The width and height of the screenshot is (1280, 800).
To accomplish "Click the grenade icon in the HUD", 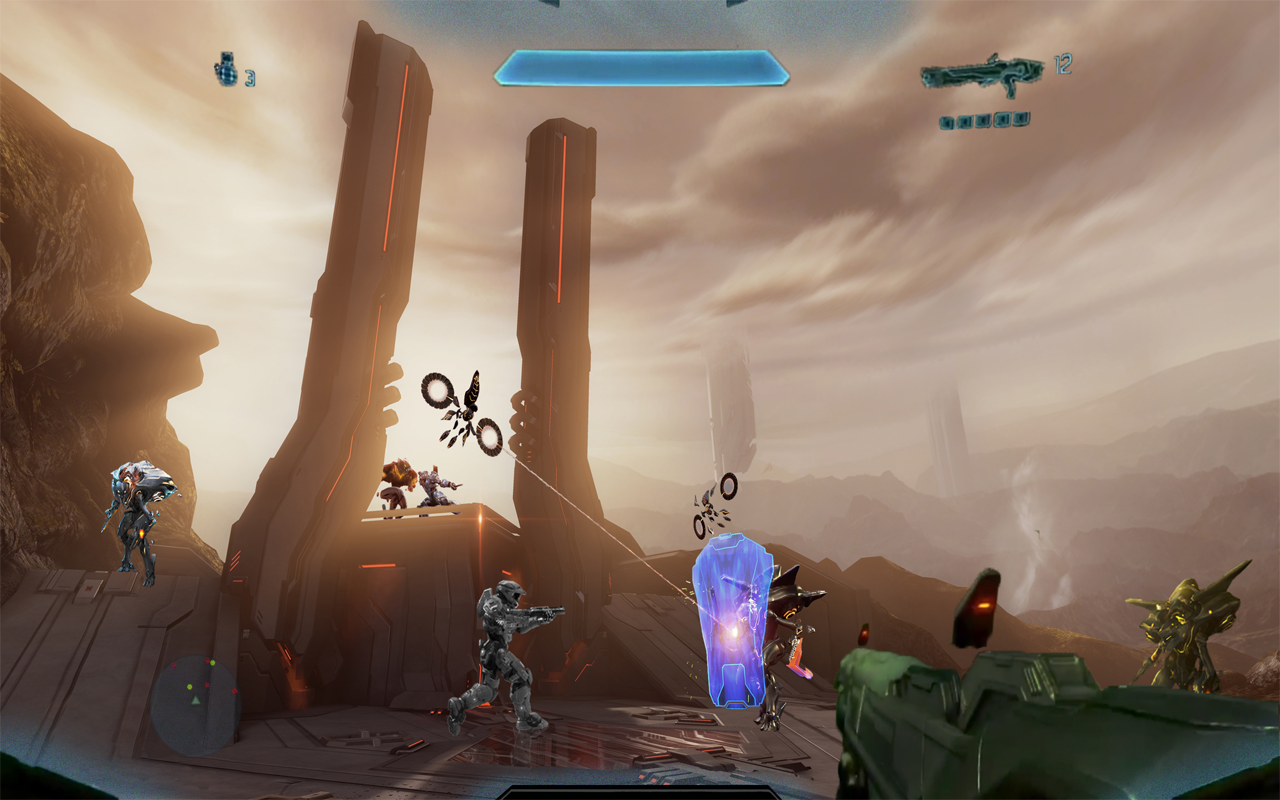I will pyautogui.click(x=226, y=70).
